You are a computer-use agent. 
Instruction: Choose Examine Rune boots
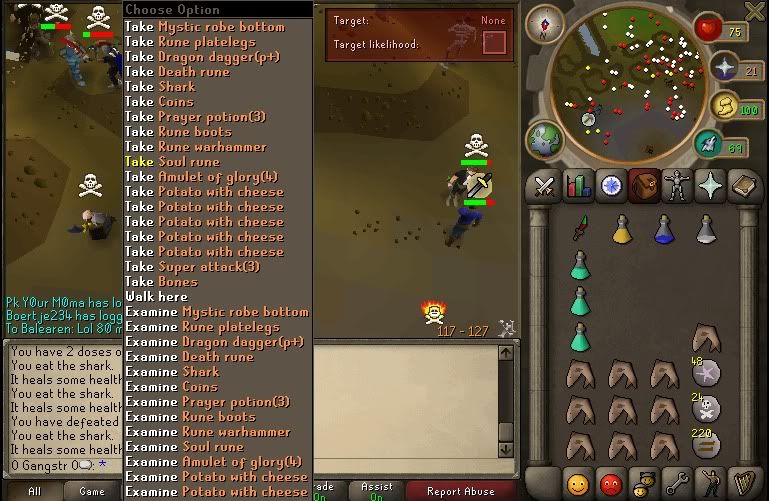[190, 417]
